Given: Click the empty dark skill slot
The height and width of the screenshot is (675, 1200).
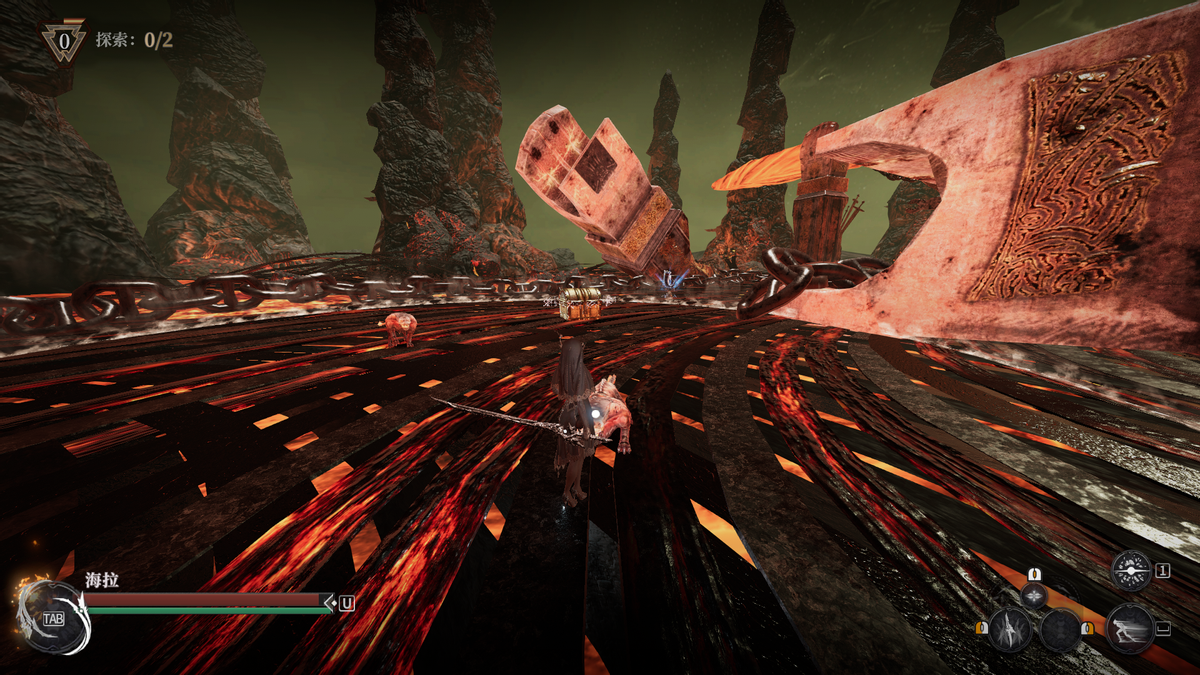Looking at the screenshot, I should [1059, 631].
